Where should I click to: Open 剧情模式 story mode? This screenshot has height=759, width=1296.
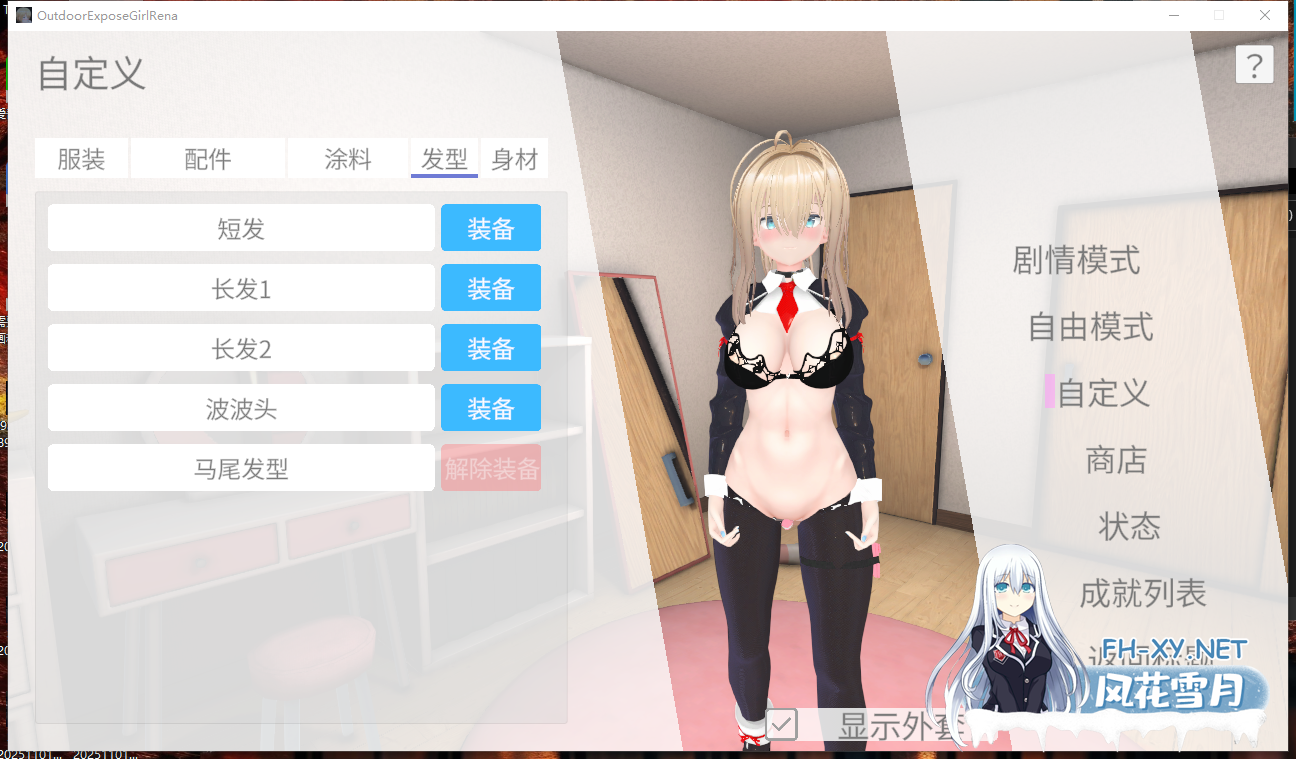(1076, 261)
